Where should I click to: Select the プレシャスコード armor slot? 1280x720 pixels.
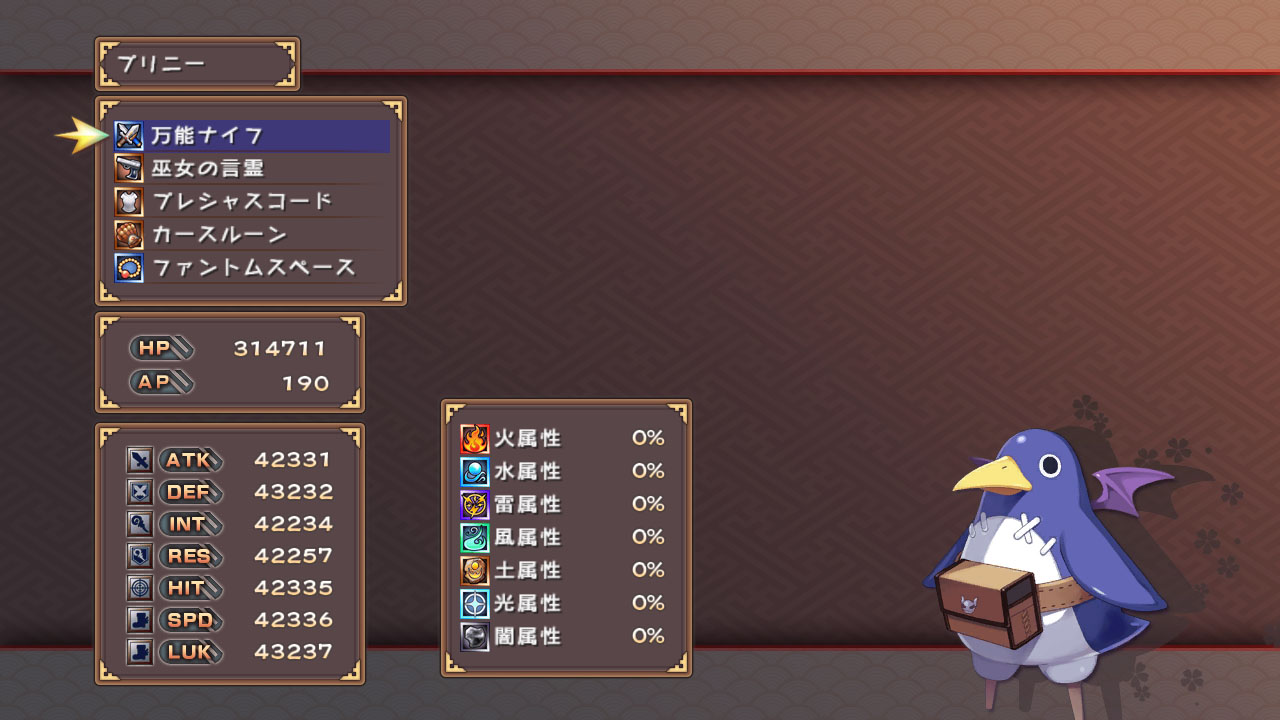click(250, 201)
